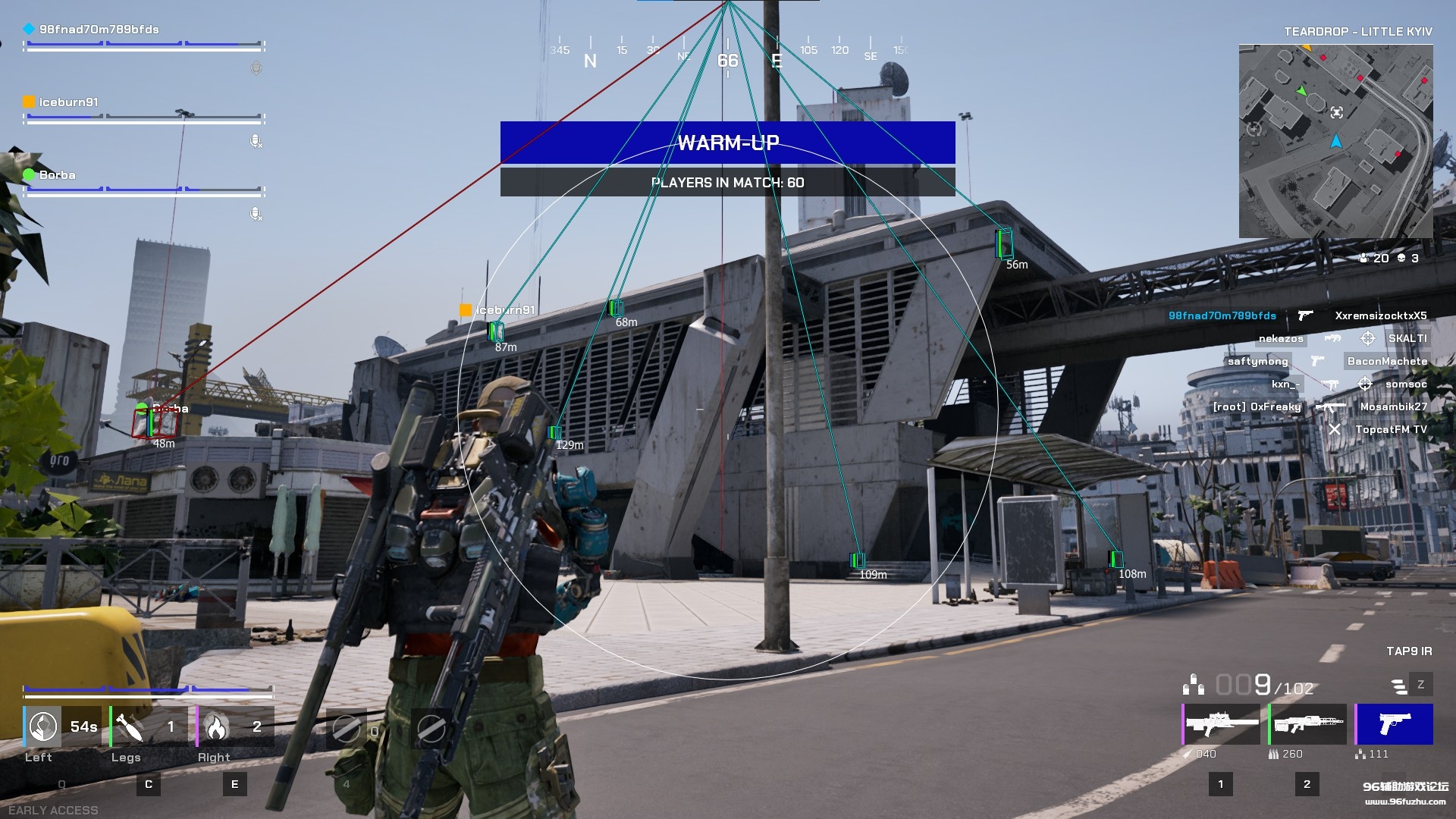Switch to the light machine gun slot
1456x819 pixels.
point(1308,724)
